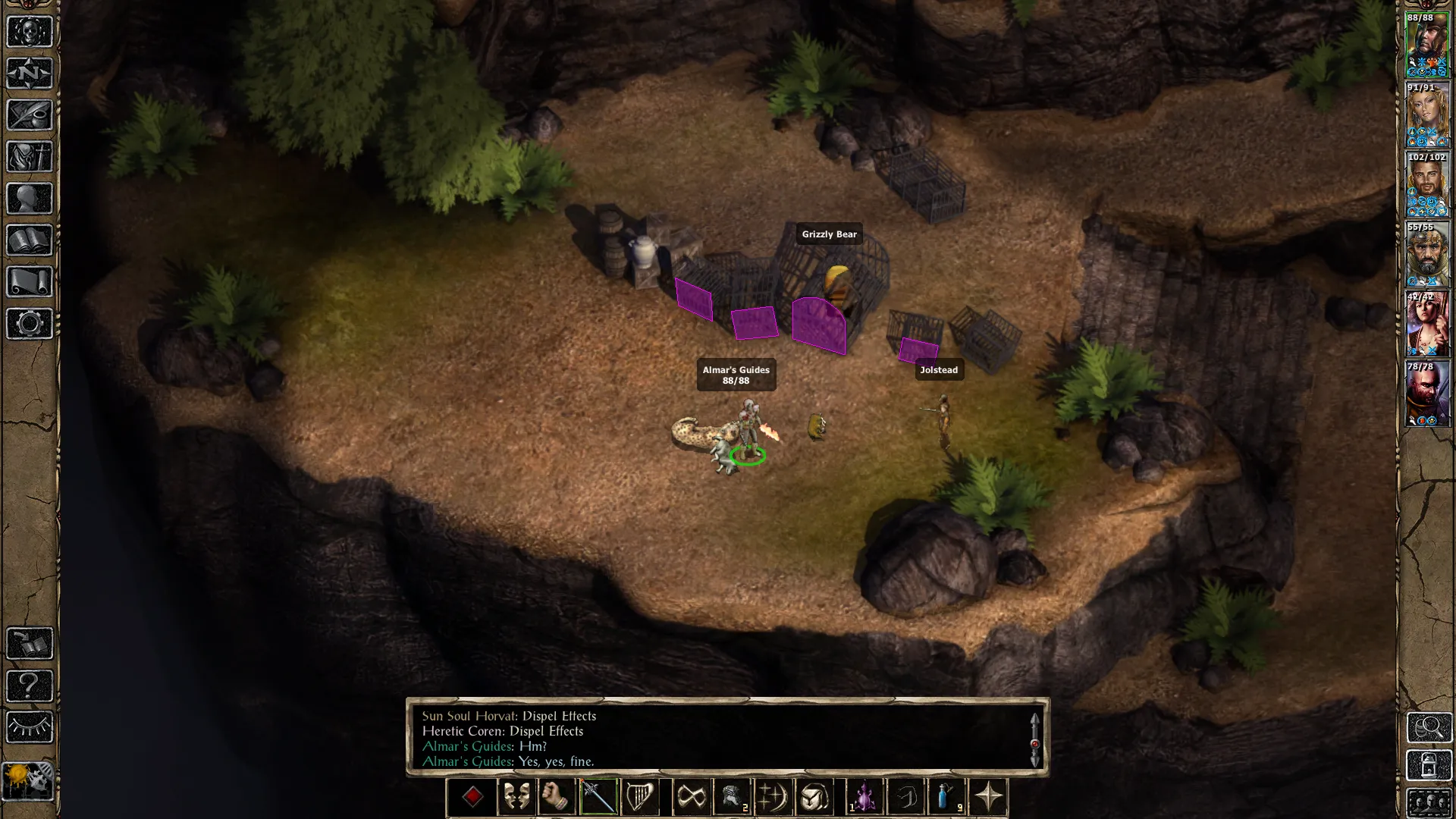1456x819 pixels.
Task: Click the closed-eye button with lashes
Action: tap(30, 727)
